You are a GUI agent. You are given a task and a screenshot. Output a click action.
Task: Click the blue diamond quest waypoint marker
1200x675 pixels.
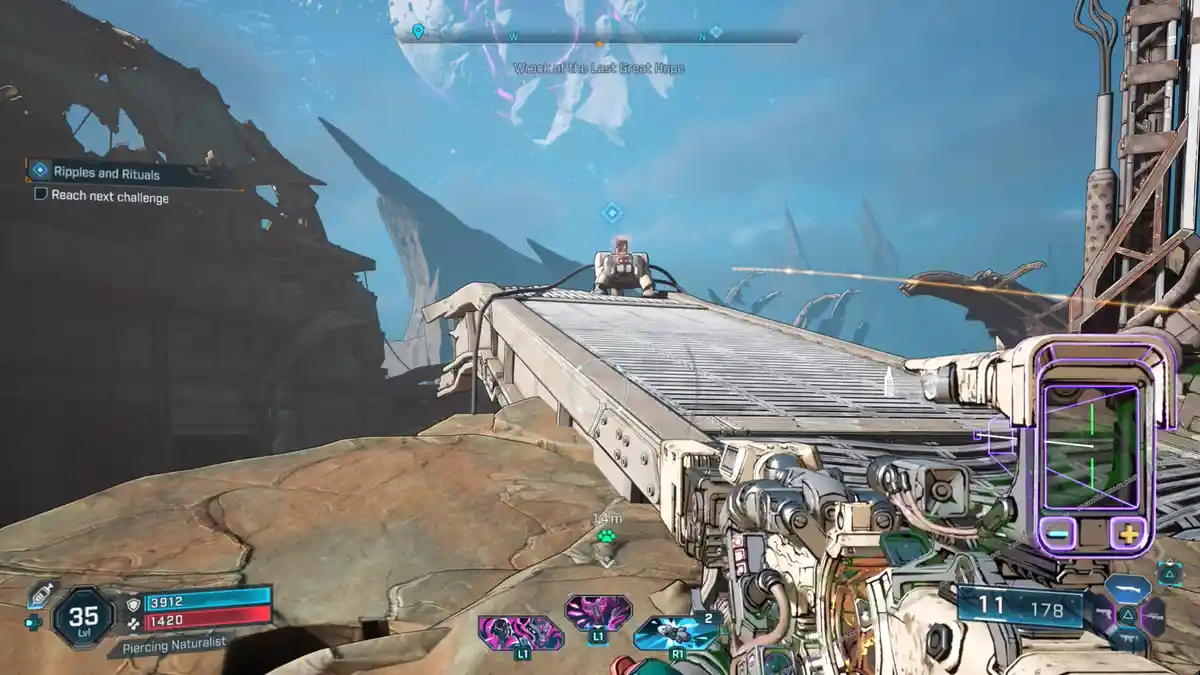pyautogui.click(x=612, y=213)
